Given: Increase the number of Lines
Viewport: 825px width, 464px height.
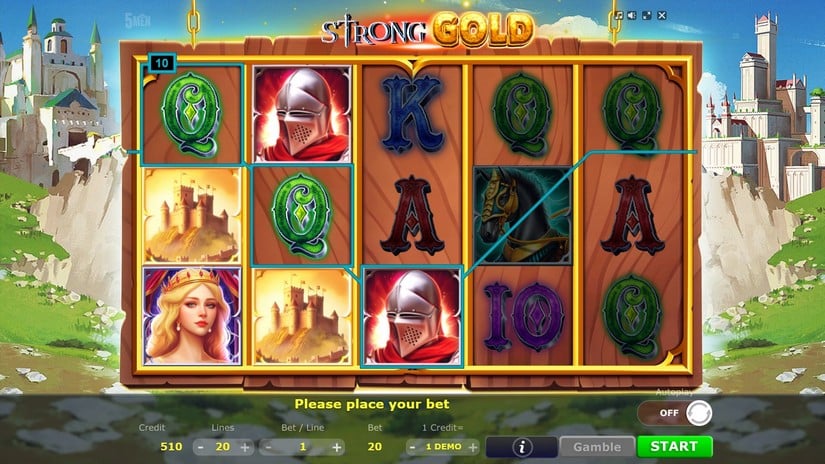Looking at the screenshot, I should click(x=245, y=447).
